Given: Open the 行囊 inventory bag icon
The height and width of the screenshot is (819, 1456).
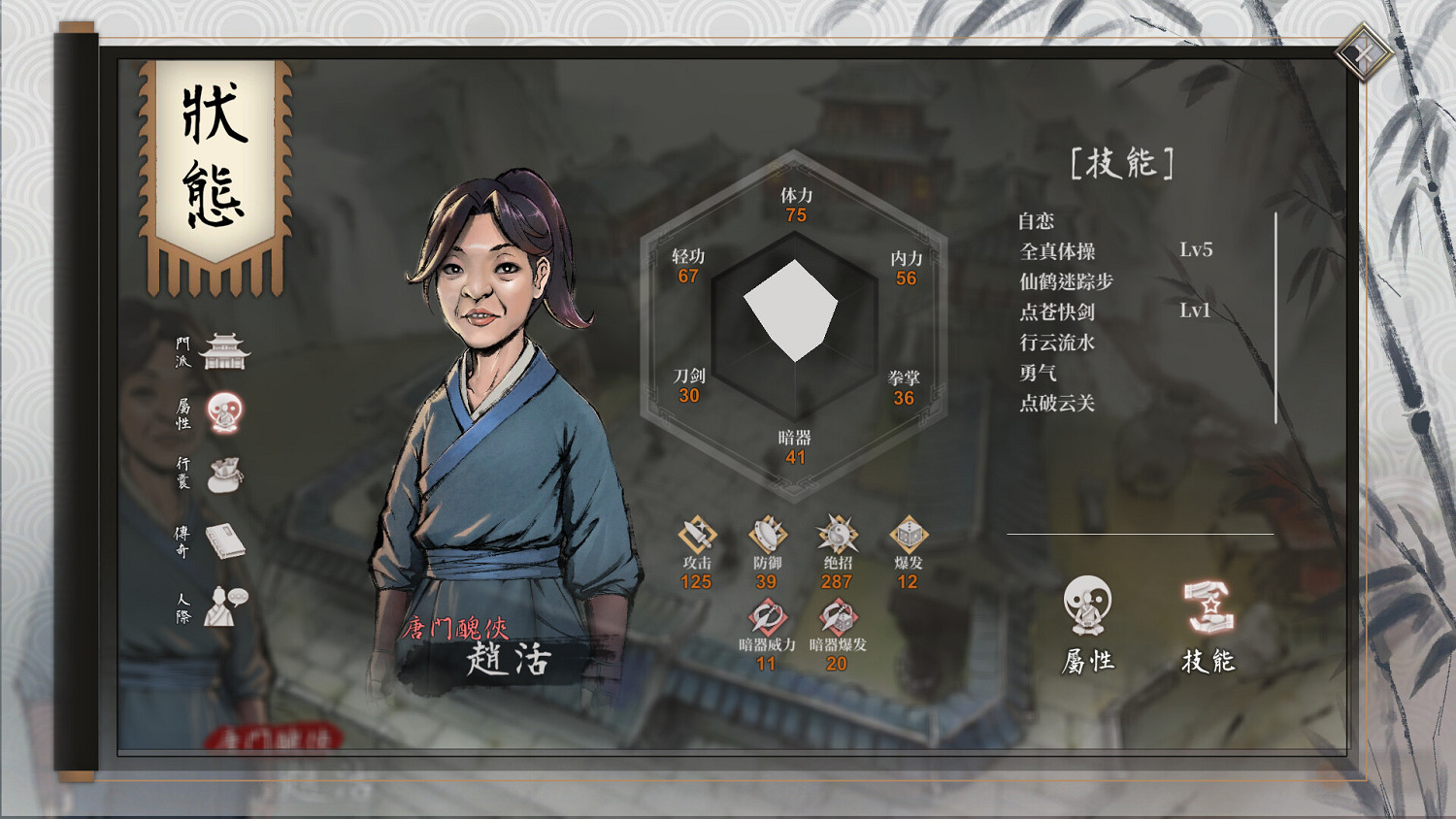Looking at the screenshot, I should pyautogui.click(x=225, y=473).
